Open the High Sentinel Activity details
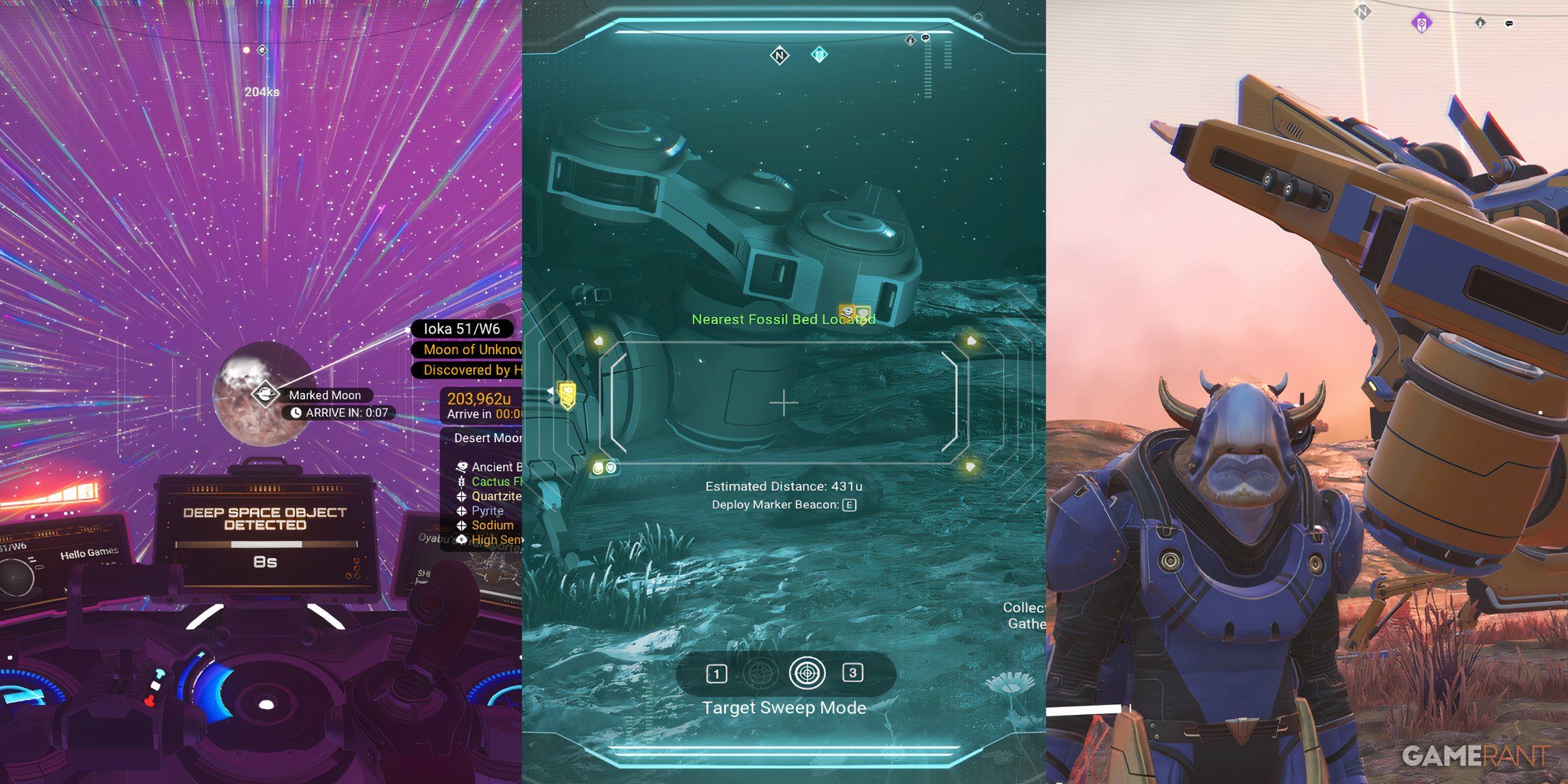The height and width of the screenshot is (784, 1568). 495,540
